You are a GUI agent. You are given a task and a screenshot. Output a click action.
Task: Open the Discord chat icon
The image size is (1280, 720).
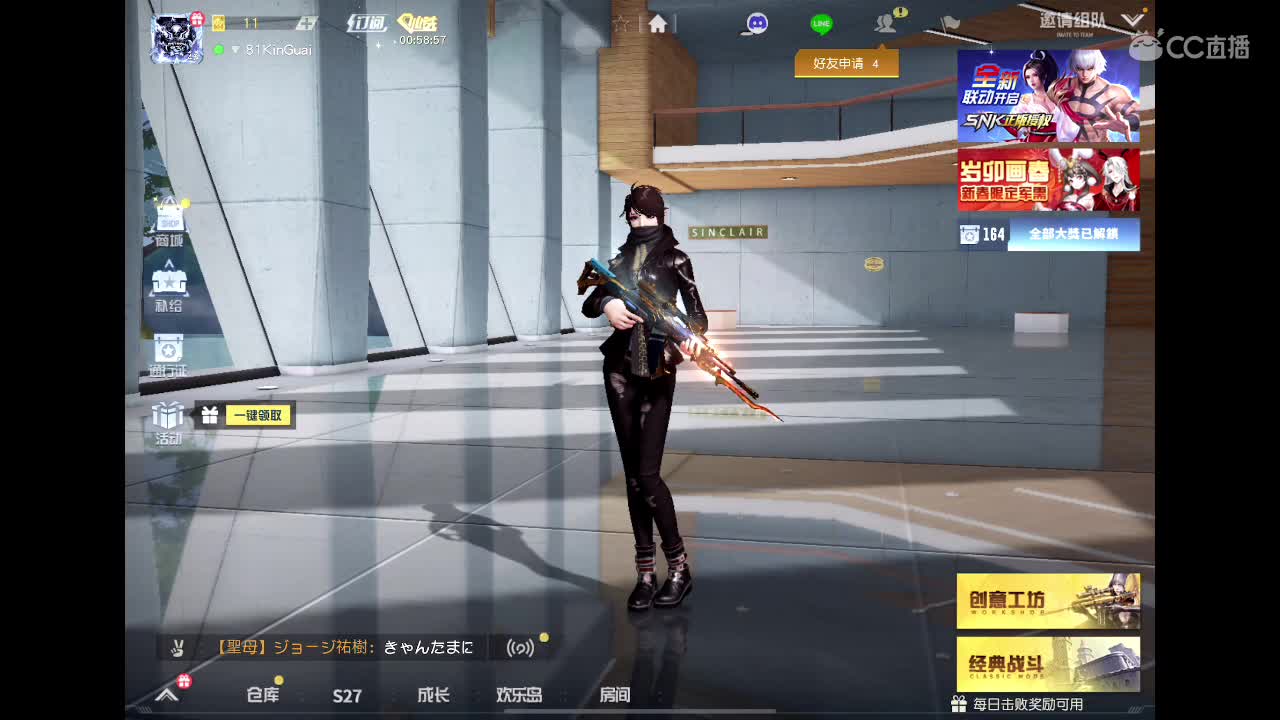click(x=757, y=22)
